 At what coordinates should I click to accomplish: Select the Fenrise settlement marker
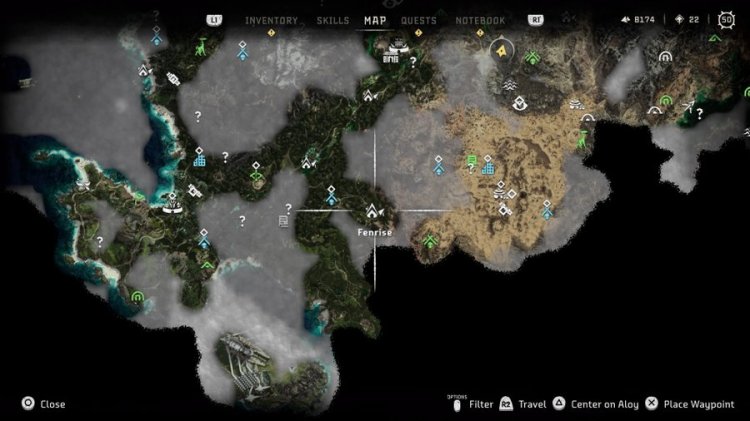click(x=375, y=212)
